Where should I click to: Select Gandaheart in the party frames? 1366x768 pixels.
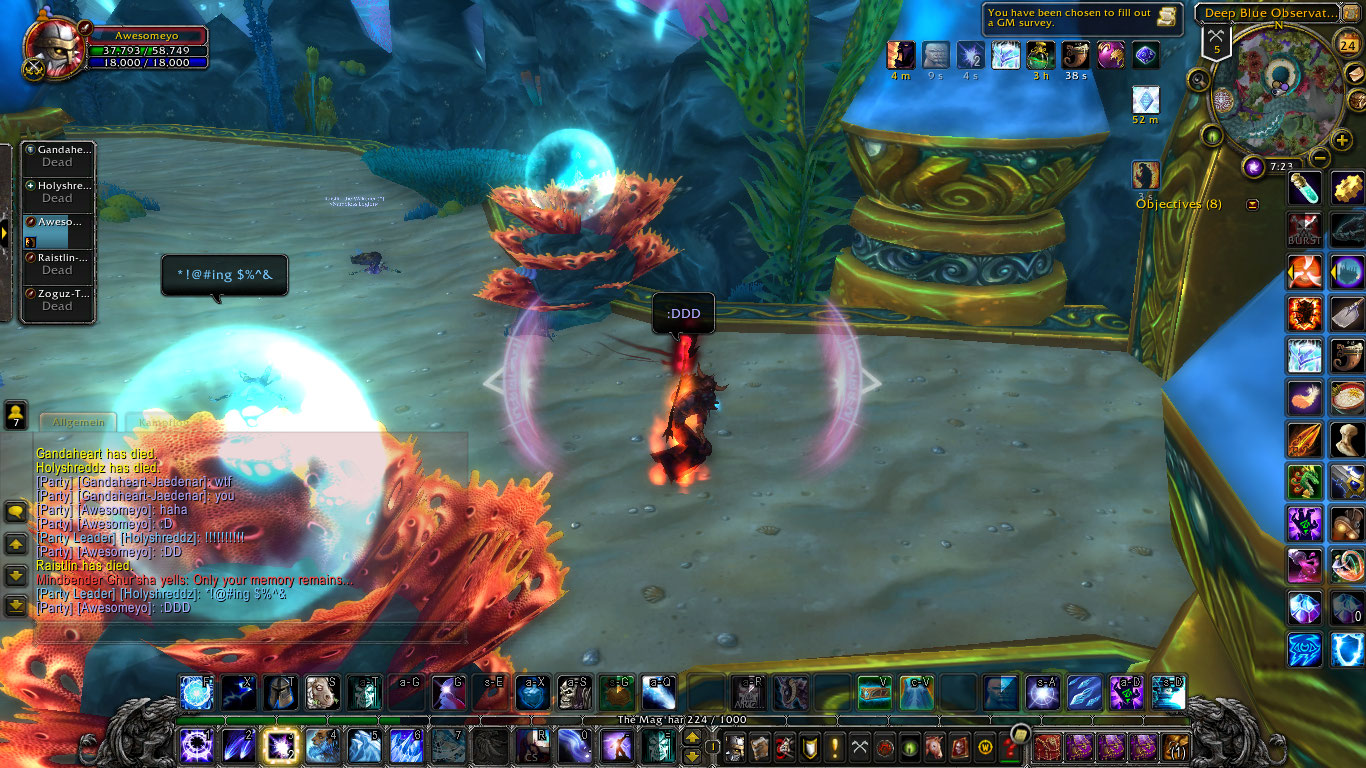click(58, 156)
